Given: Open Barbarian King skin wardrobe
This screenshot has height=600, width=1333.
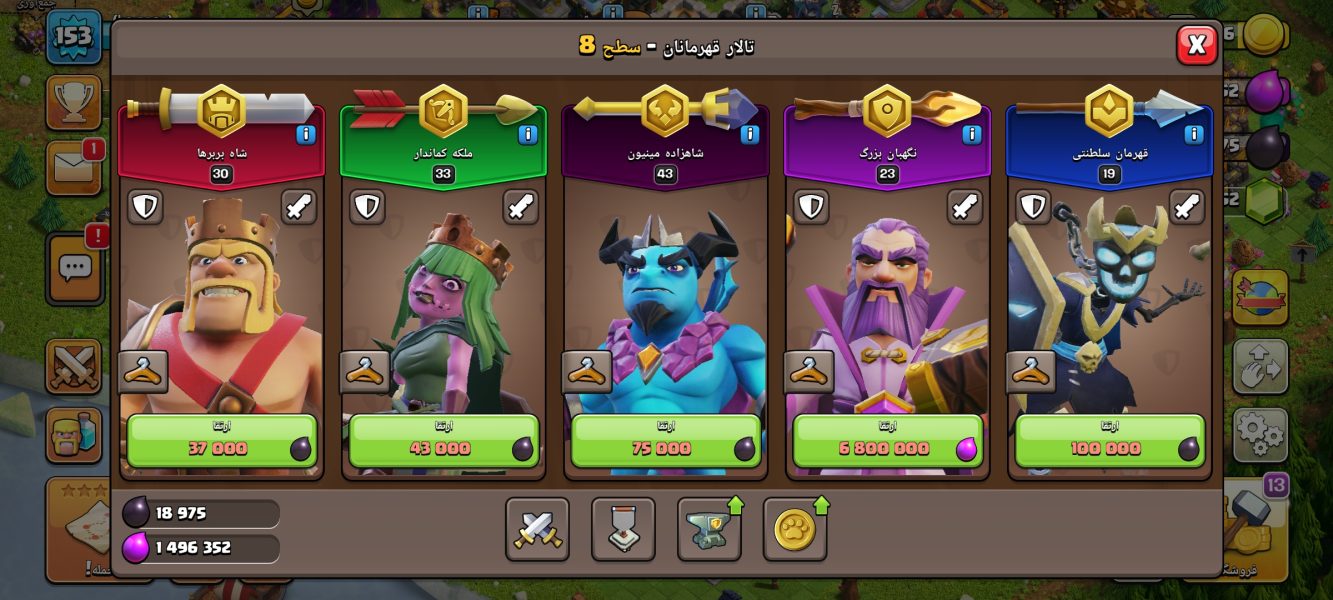Looking at the screenshot, I should (143, 372).
